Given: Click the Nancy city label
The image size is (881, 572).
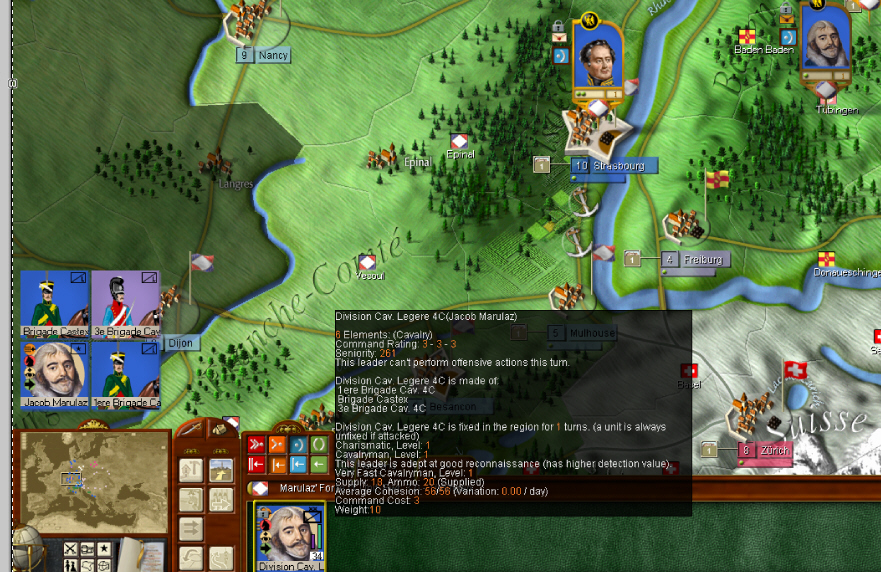Looking at the screenshot, I should click(x=272, y=56).
